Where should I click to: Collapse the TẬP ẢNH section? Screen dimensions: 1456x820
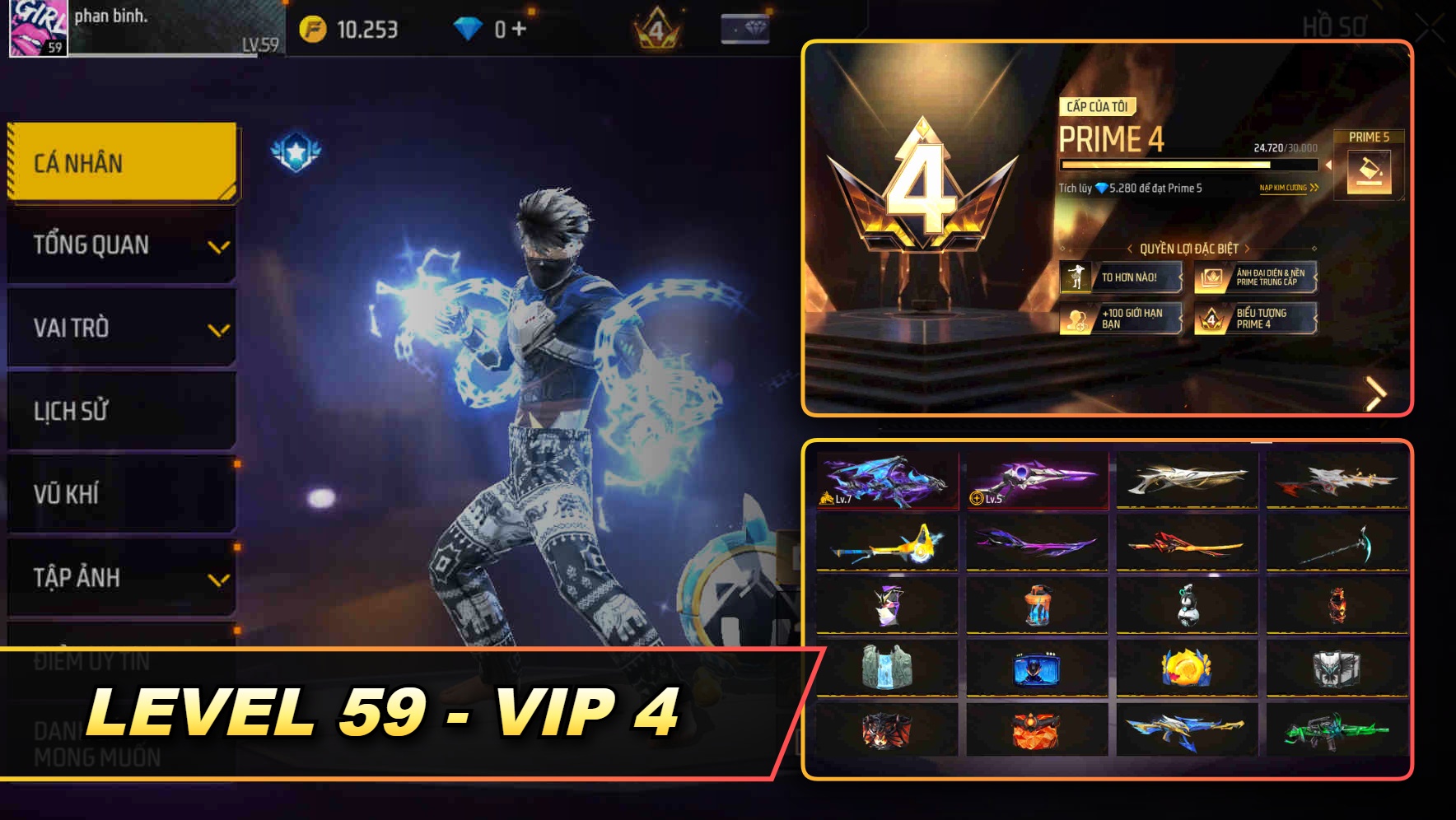[120, 578]
